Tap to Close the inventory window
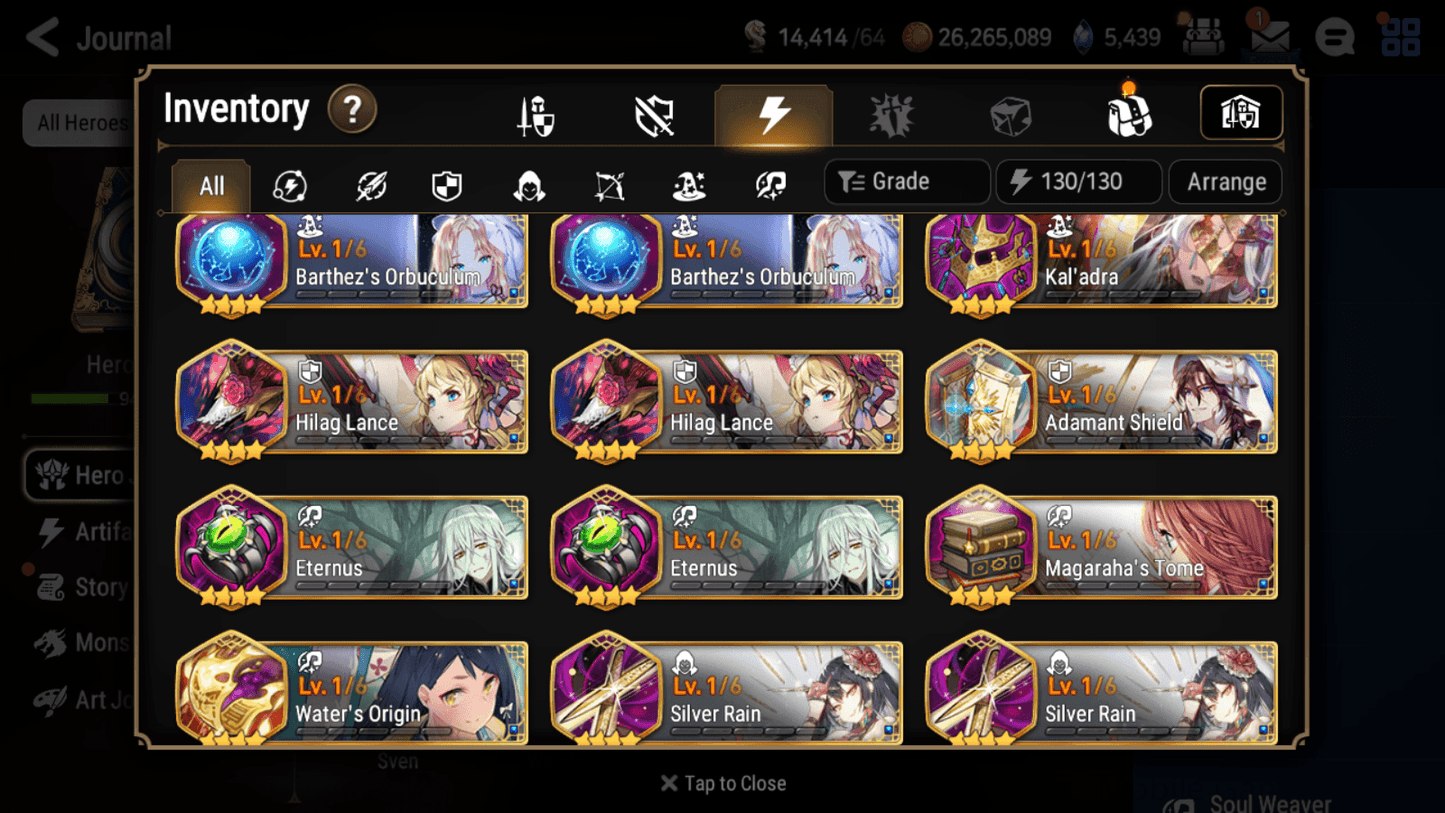The height and width of the screenshot is (813, 1445). [x=722, y=783]
